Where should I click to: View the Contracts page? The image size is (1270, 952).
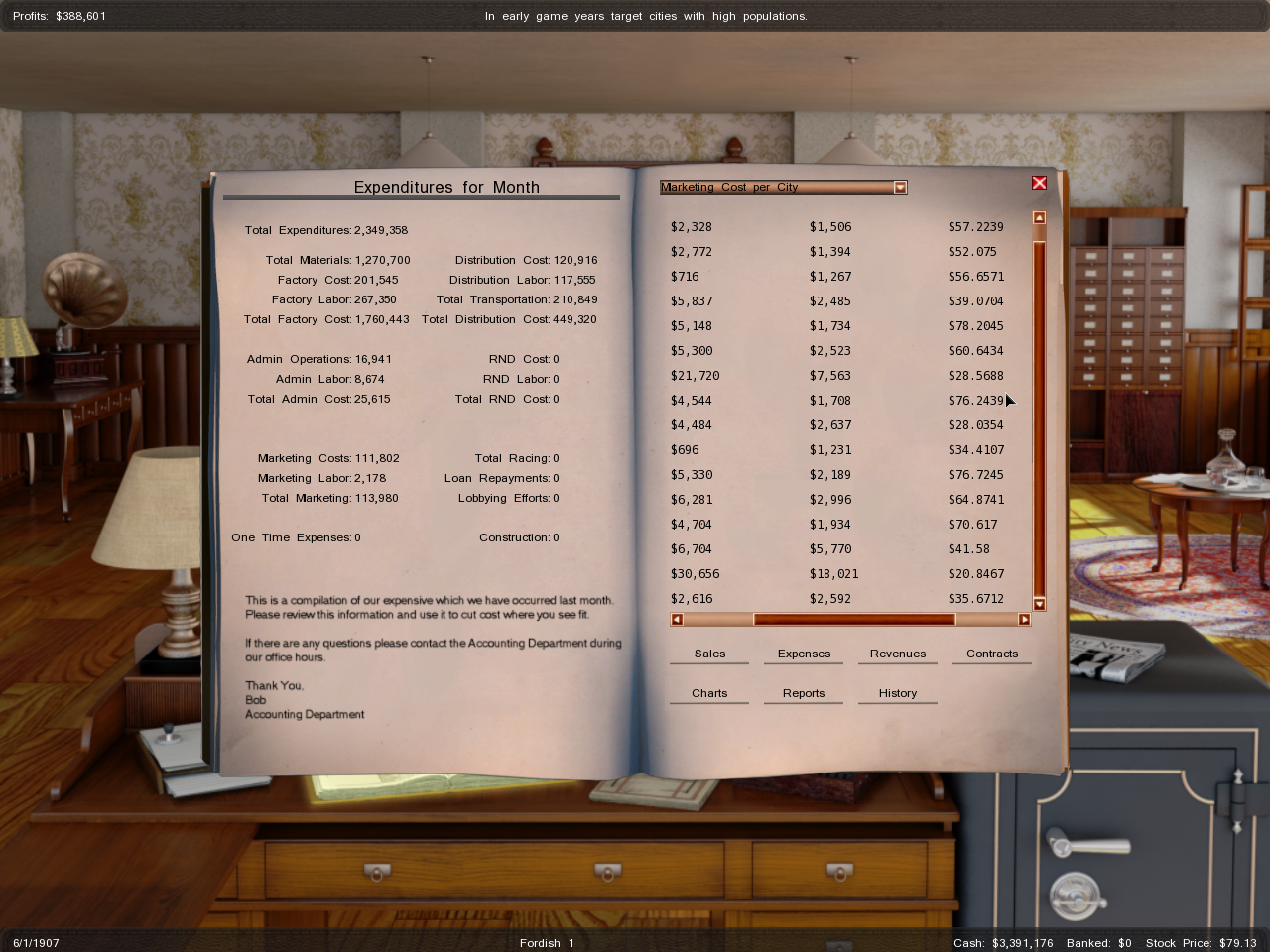tap(992, 654)
